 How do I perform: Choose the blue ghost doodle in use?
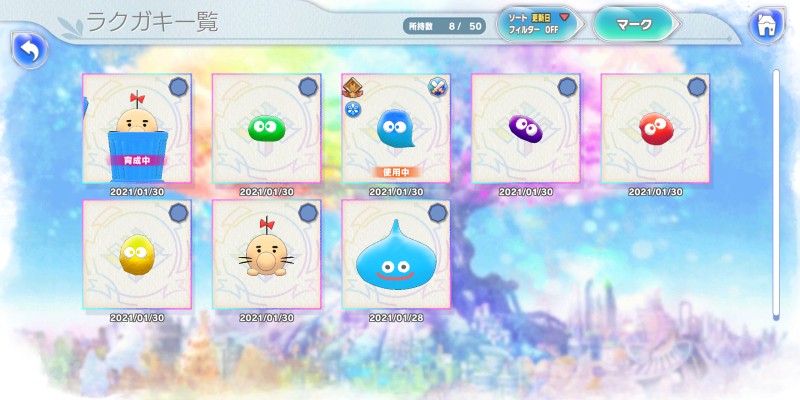[396, 128]
